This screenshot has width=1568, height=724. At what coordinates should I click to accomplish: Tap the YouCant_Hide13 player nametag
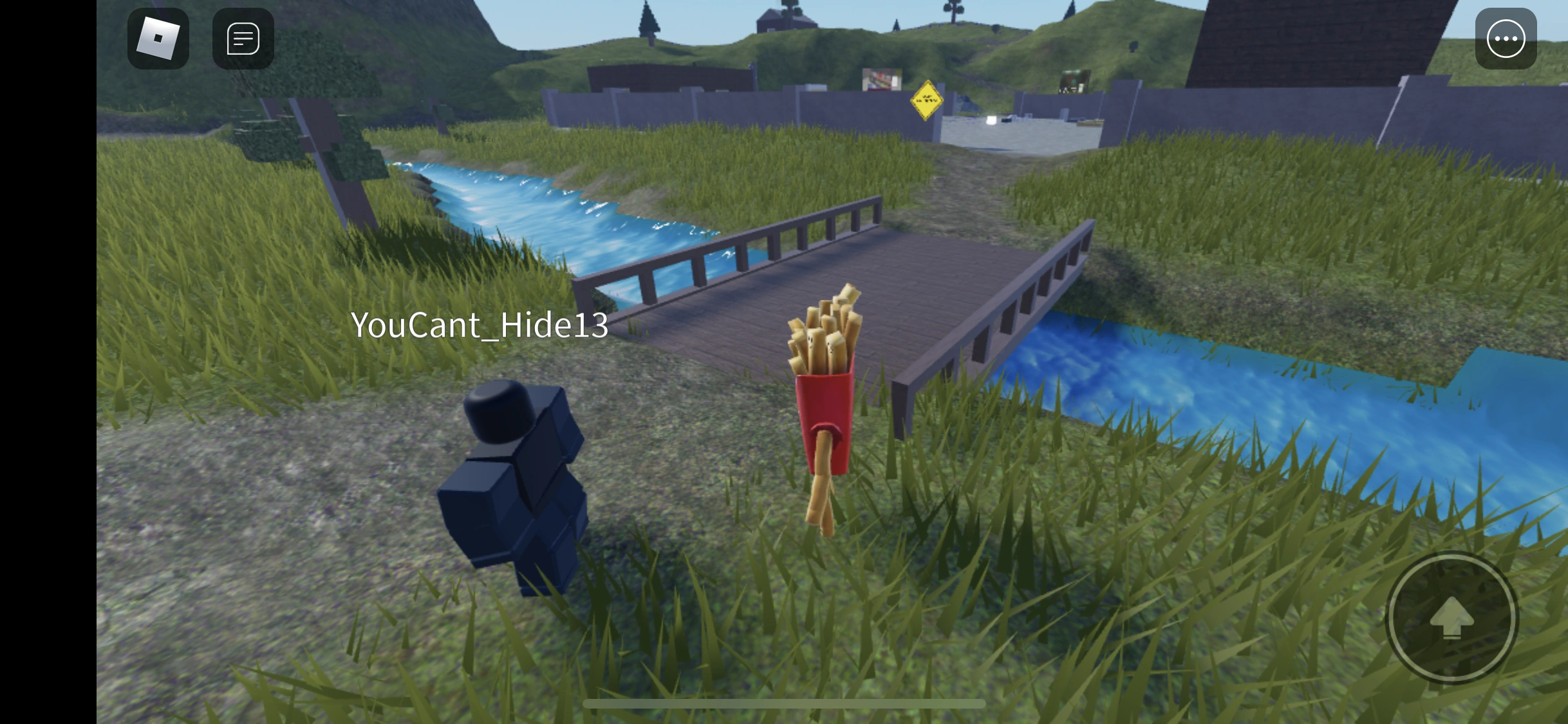pos(480,325)
